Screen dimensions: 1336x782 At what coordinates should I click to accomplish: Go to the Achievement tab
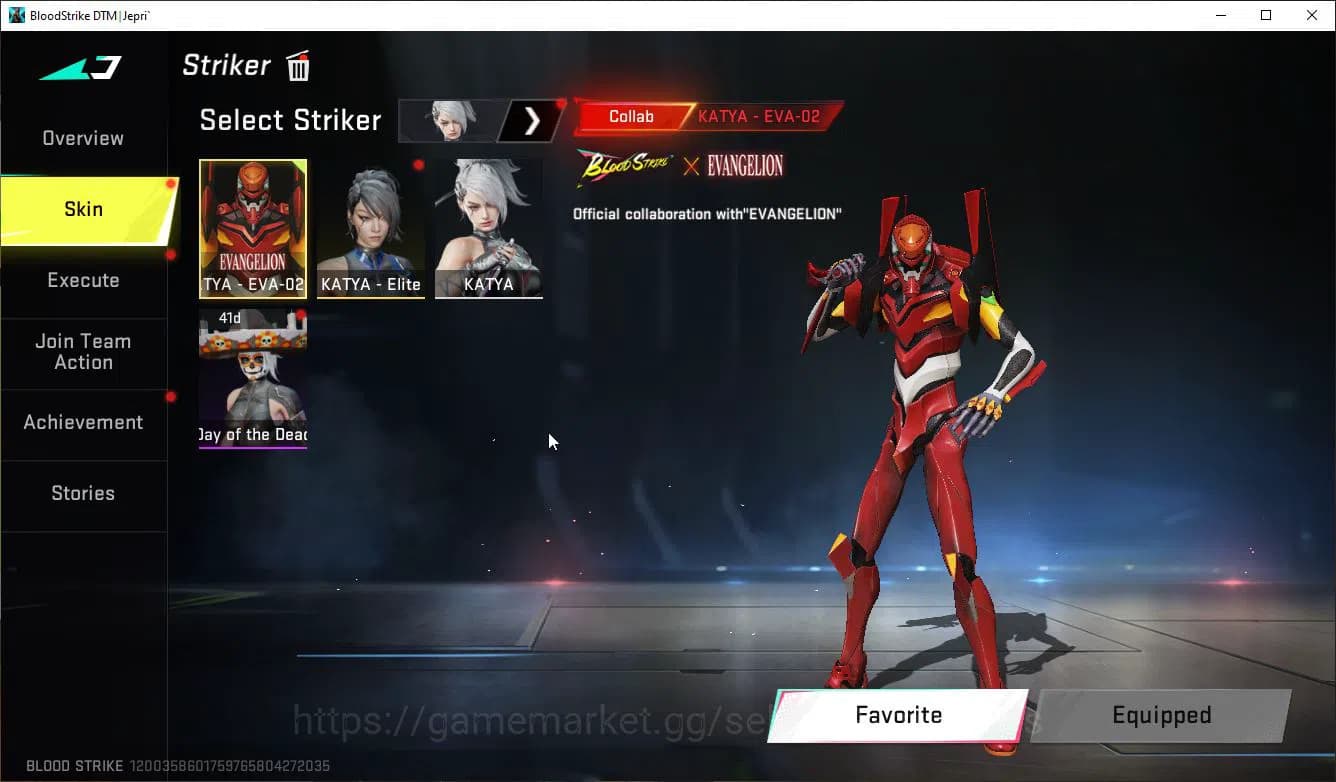click(83, 423)
